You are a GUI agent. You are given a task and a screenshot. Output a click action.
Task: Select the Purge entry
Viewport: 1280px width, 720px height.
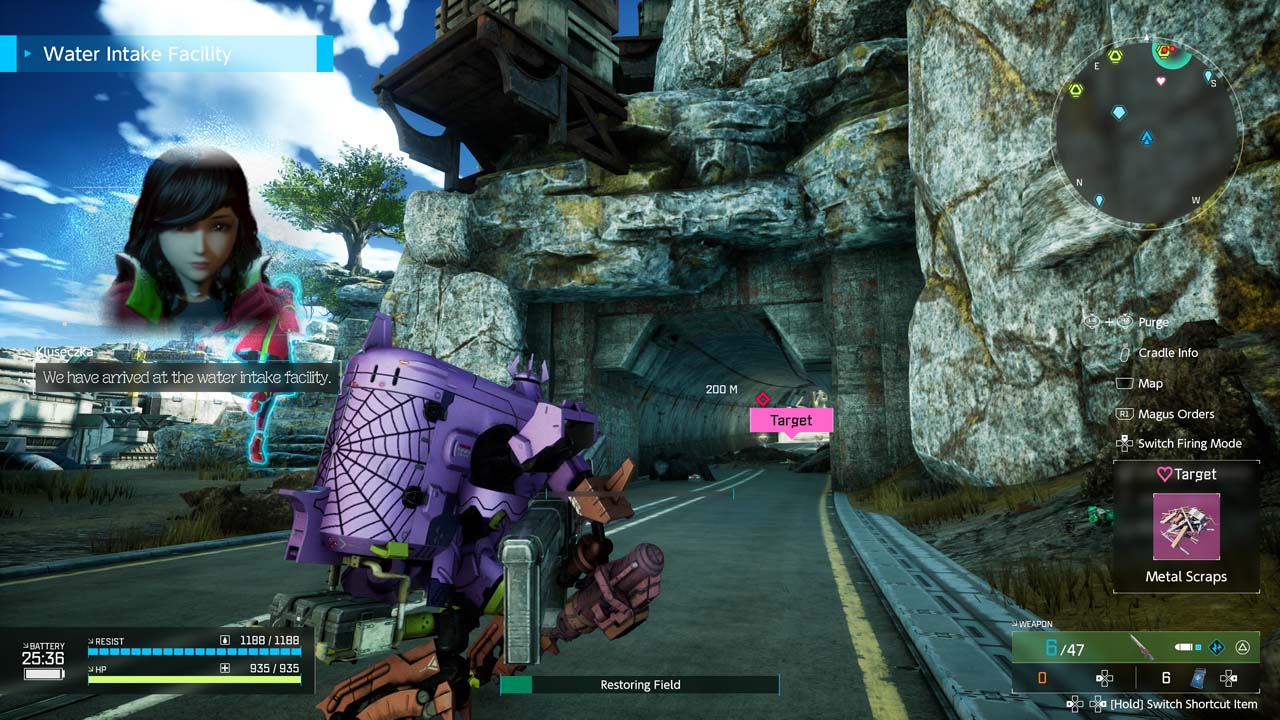click(1152, 322)
